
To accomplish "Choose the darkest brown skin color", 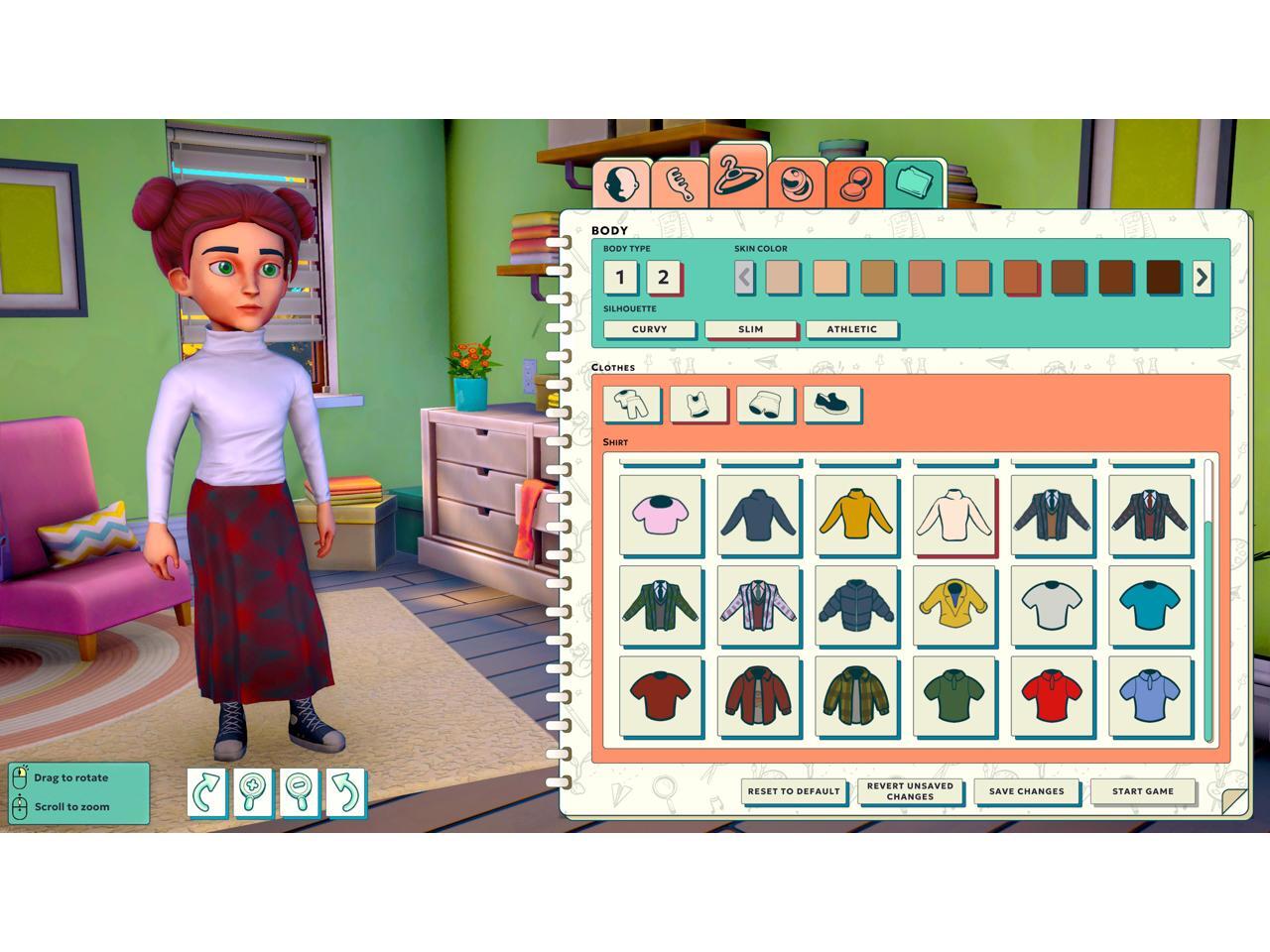I will pos(1163,278).
